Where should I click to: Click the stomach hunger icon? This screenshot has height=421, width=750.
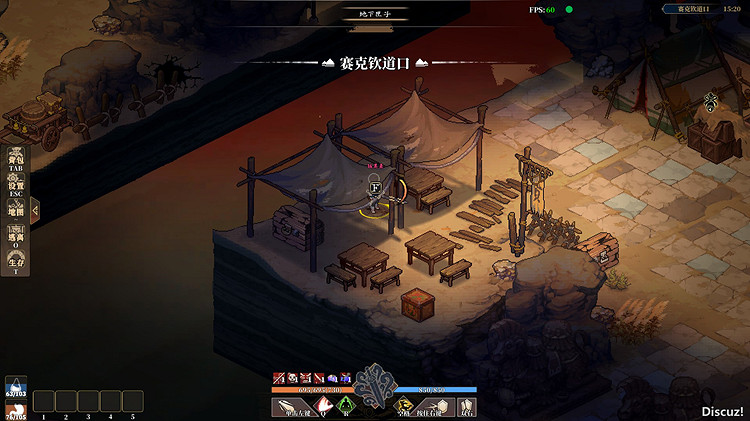click(16, 409)
